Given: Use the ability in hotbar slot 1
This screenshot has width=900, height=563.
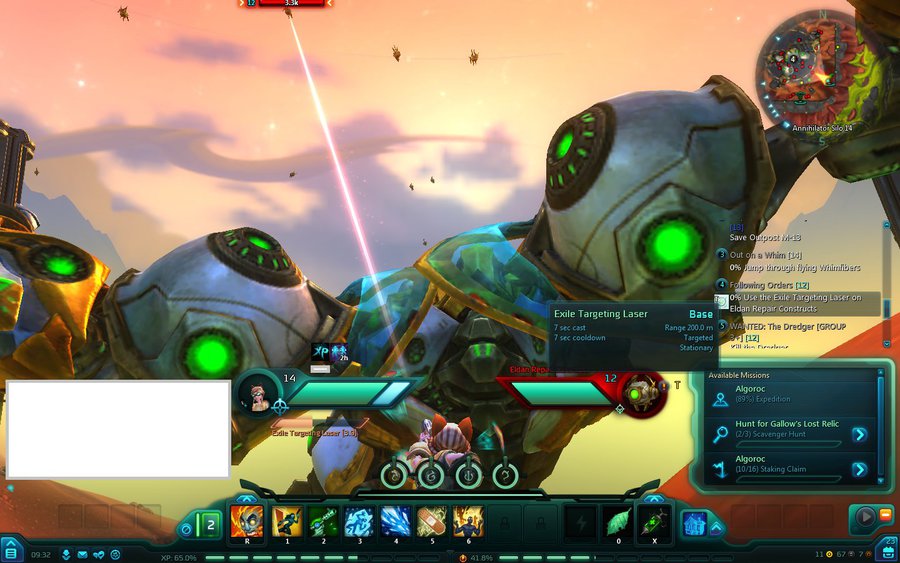Looking at the screenshot, I should 288,522.
